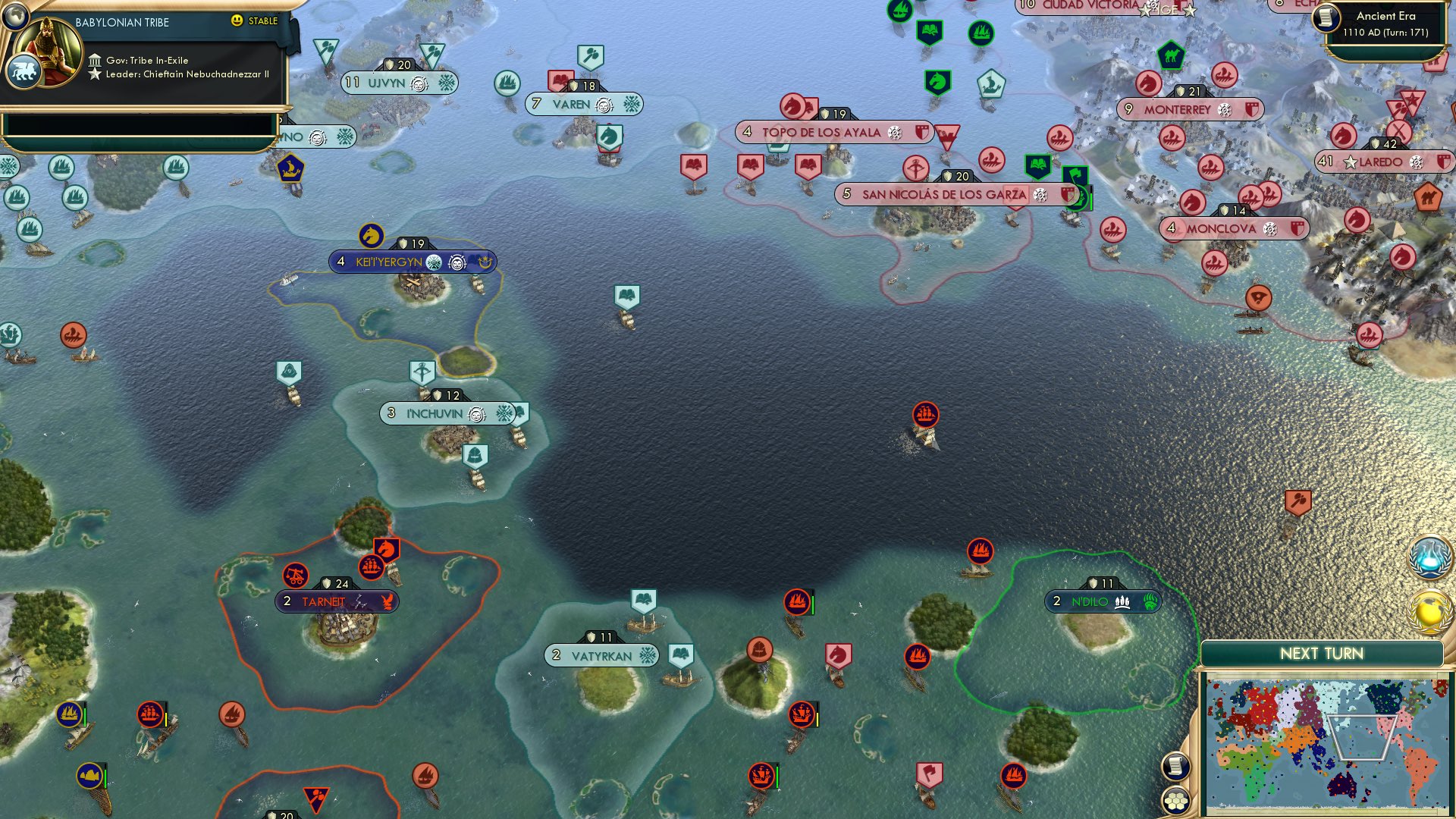Click the green health bar beside the galleass near Vatyrkan

pos(813,605)
